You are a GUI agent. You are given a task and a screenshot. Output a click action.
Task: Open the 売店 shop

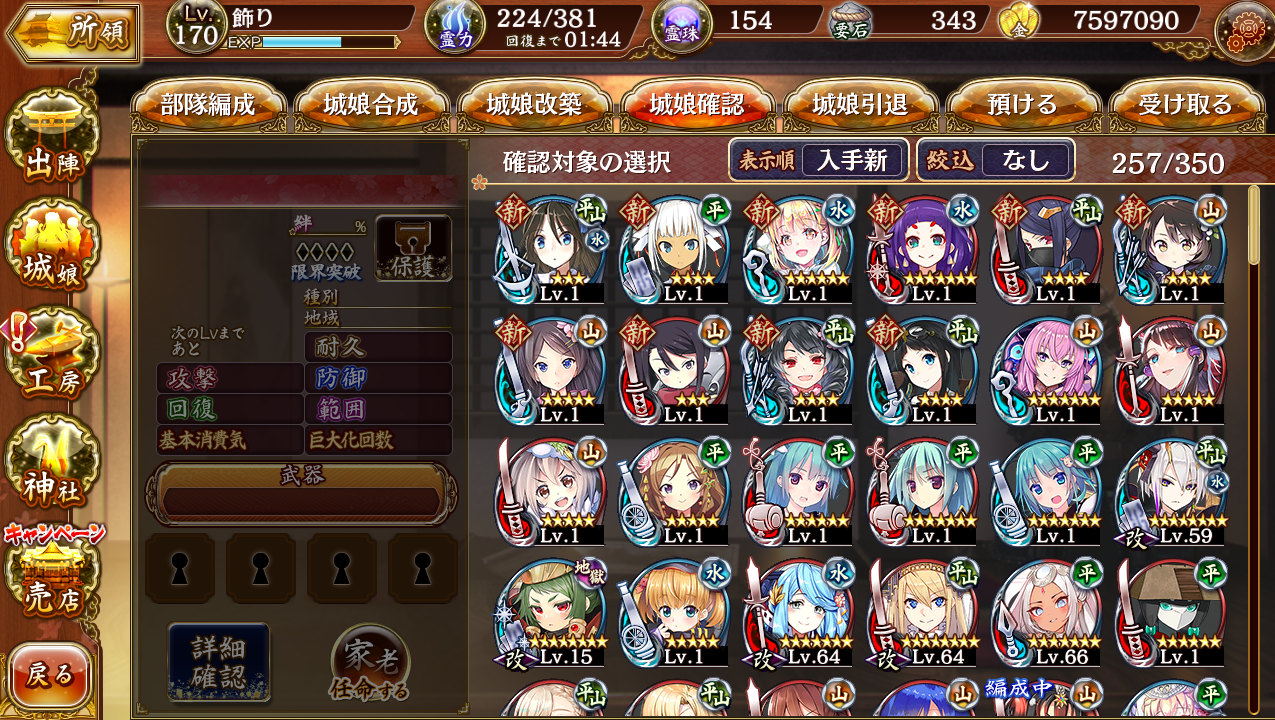pyautogui.click(x=52, y=578)
